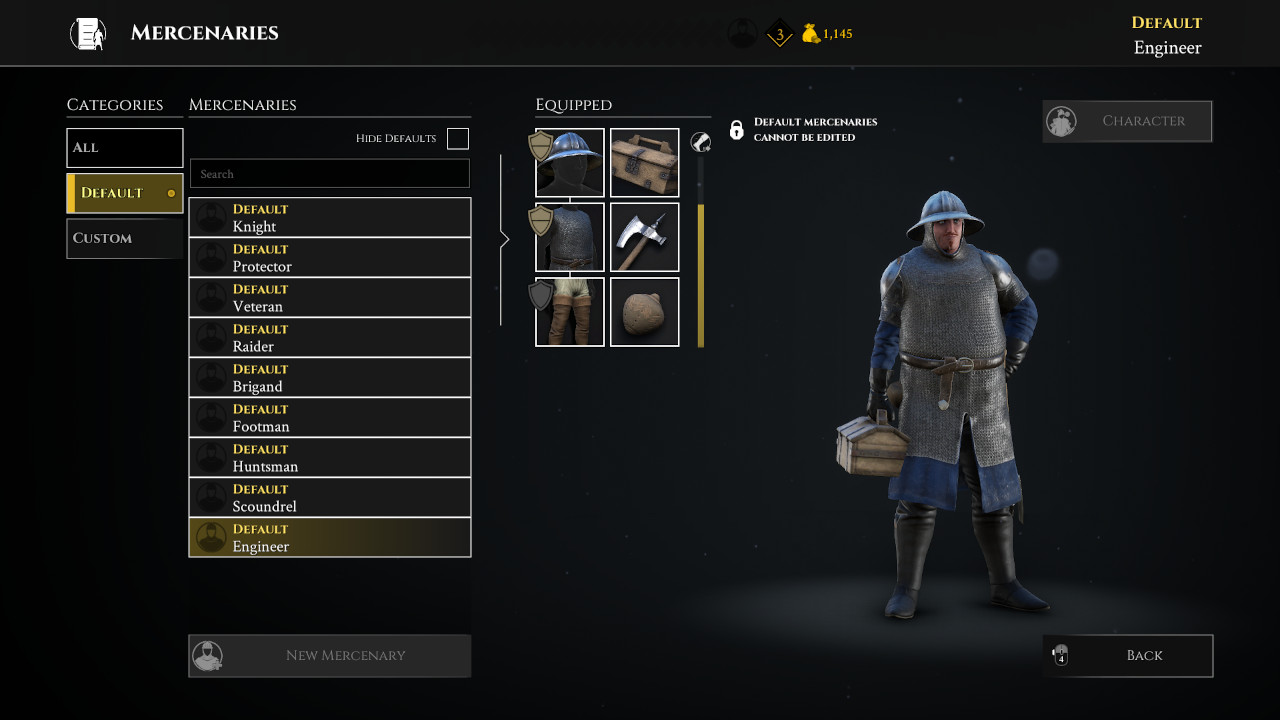Select the blacksmith hammer weapon slot
Image resolution: width=1280 pixels, height=720 pixels.
(x=645, y=237)
